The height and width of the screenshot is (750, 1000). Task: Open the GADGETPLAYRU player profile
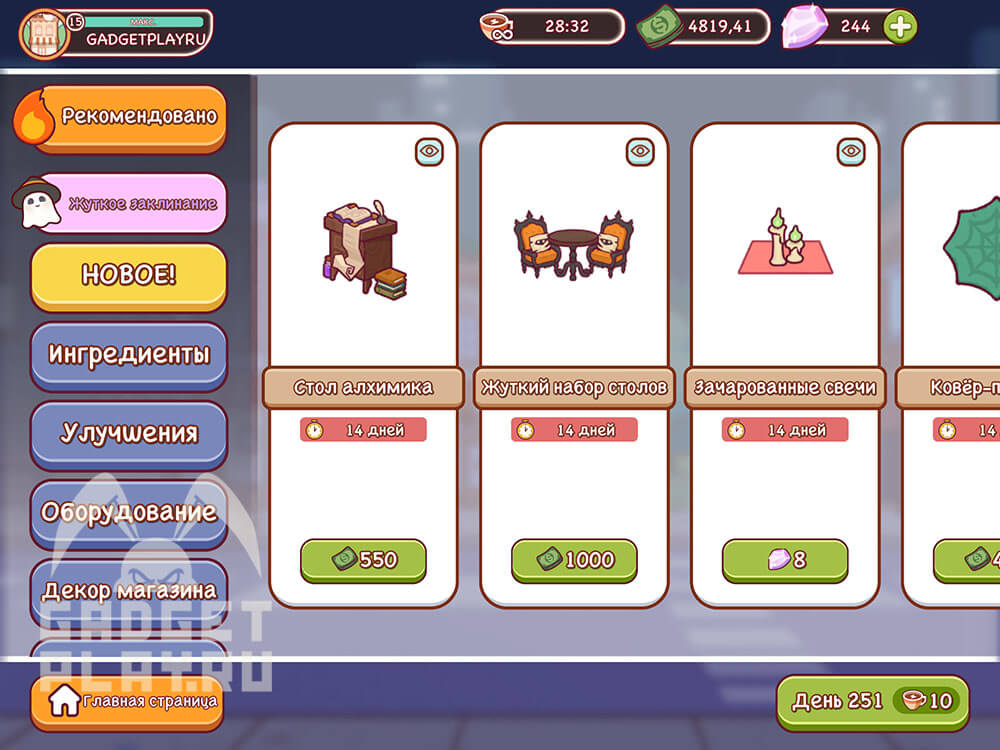[x=116, y=33]
